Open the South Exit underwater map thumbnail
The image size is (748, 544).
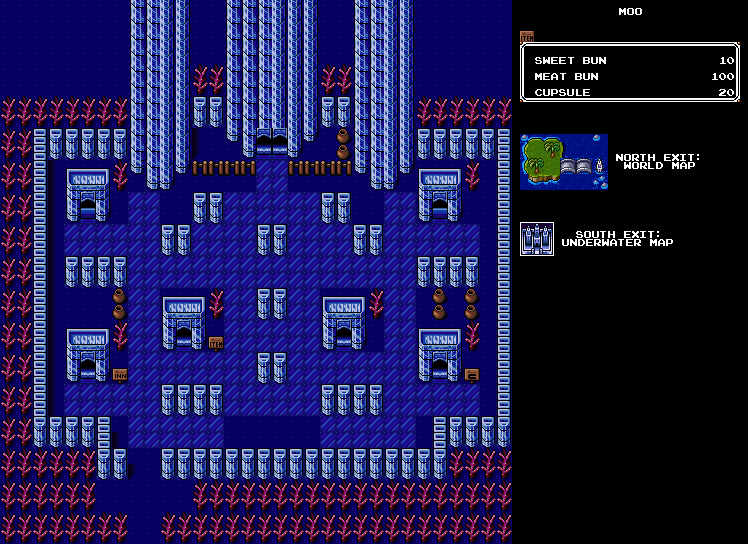click(537, 239)
